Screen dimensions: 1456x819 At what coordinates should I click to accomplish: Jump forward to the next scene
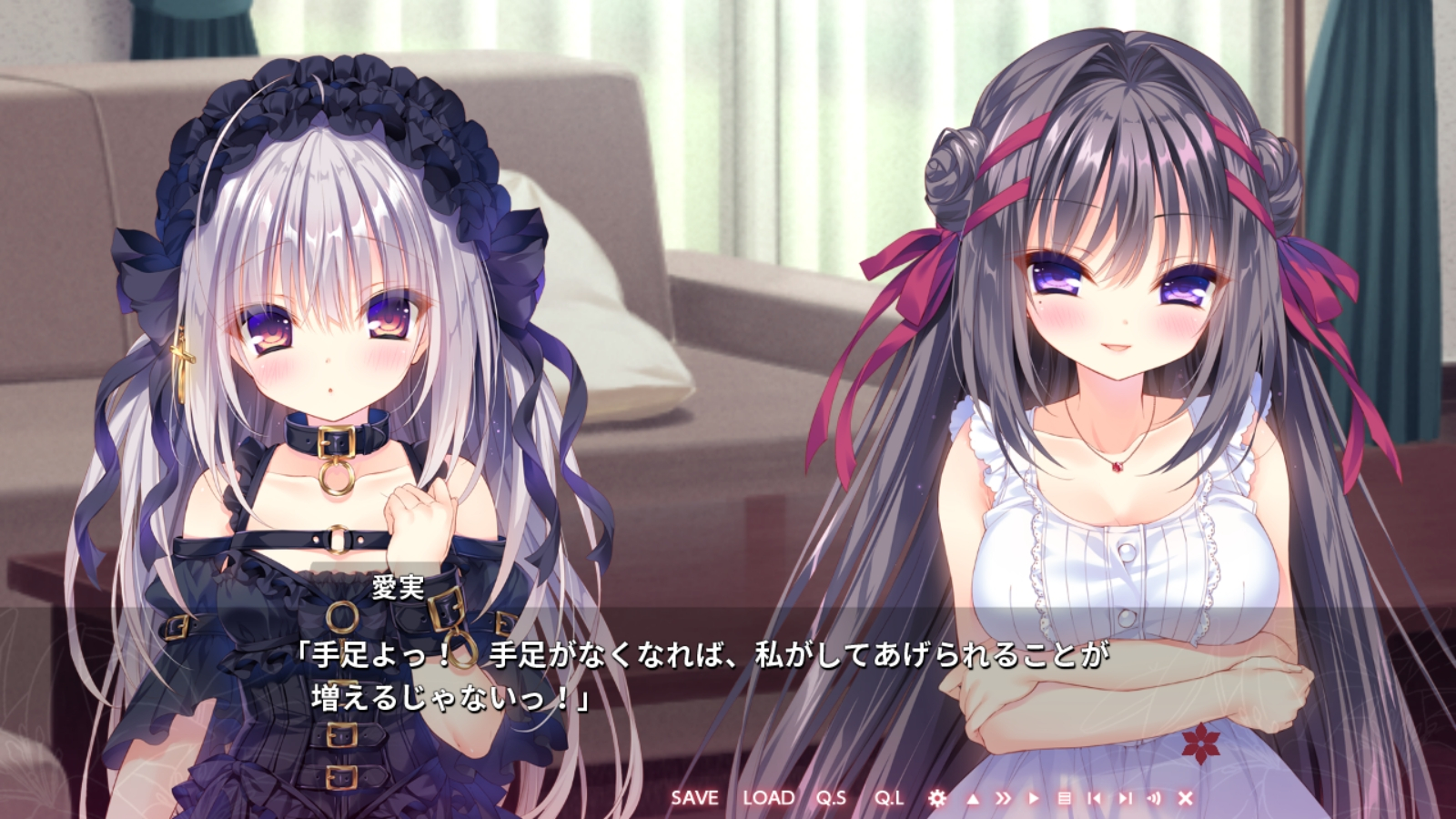click(x=1126, y=797)
